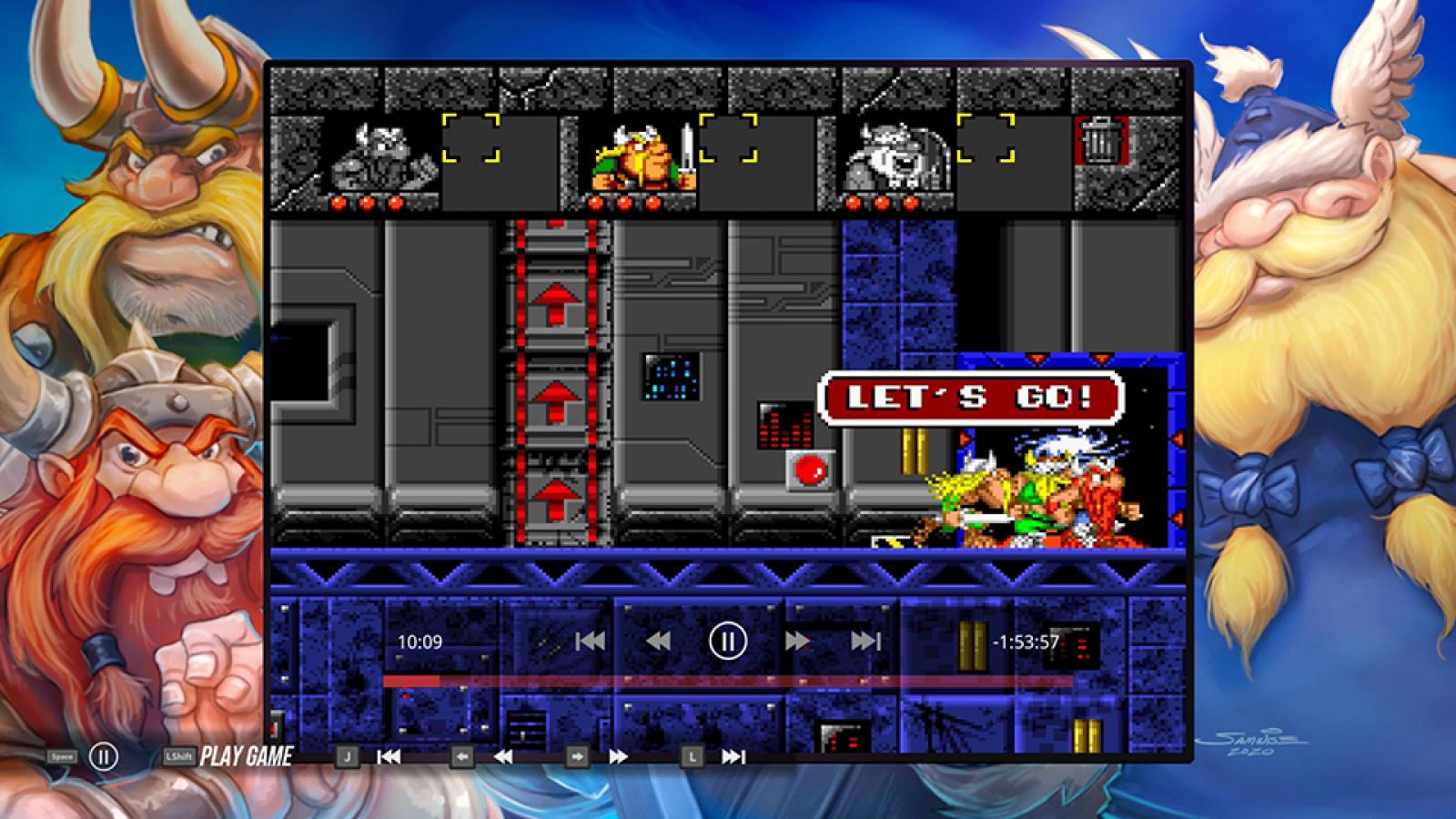Skip to the replay start in the player overlay
The image size is (1456, 819).
coord(591,642)
